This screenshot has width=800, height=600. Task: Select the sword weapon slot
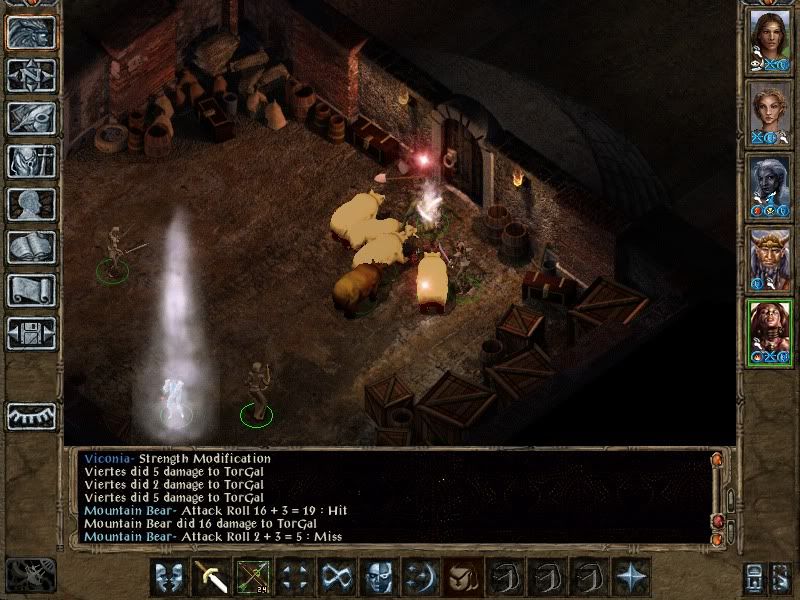coord(211,577)
